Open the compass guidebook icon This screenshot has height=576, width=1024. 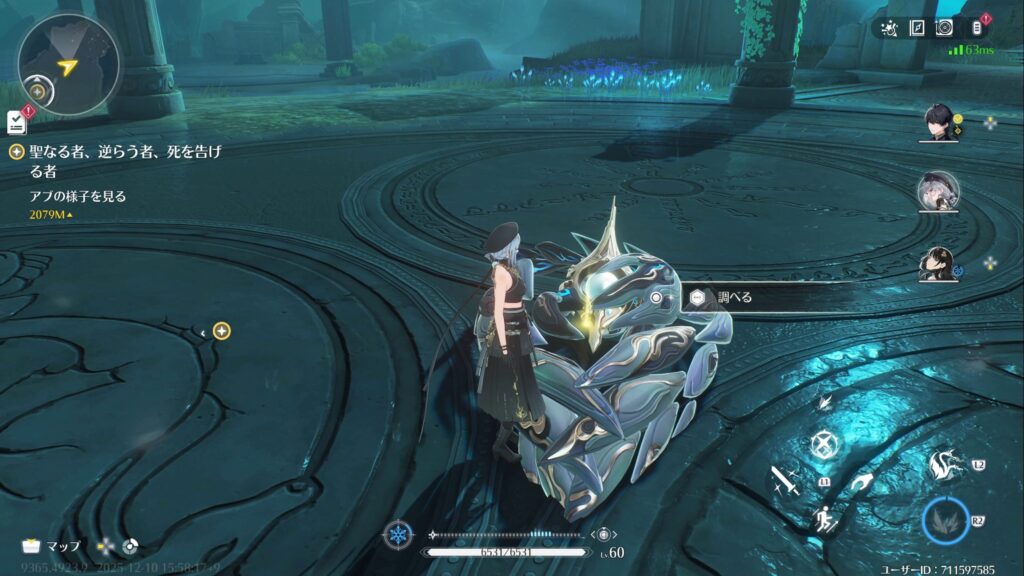coord(917,28)
